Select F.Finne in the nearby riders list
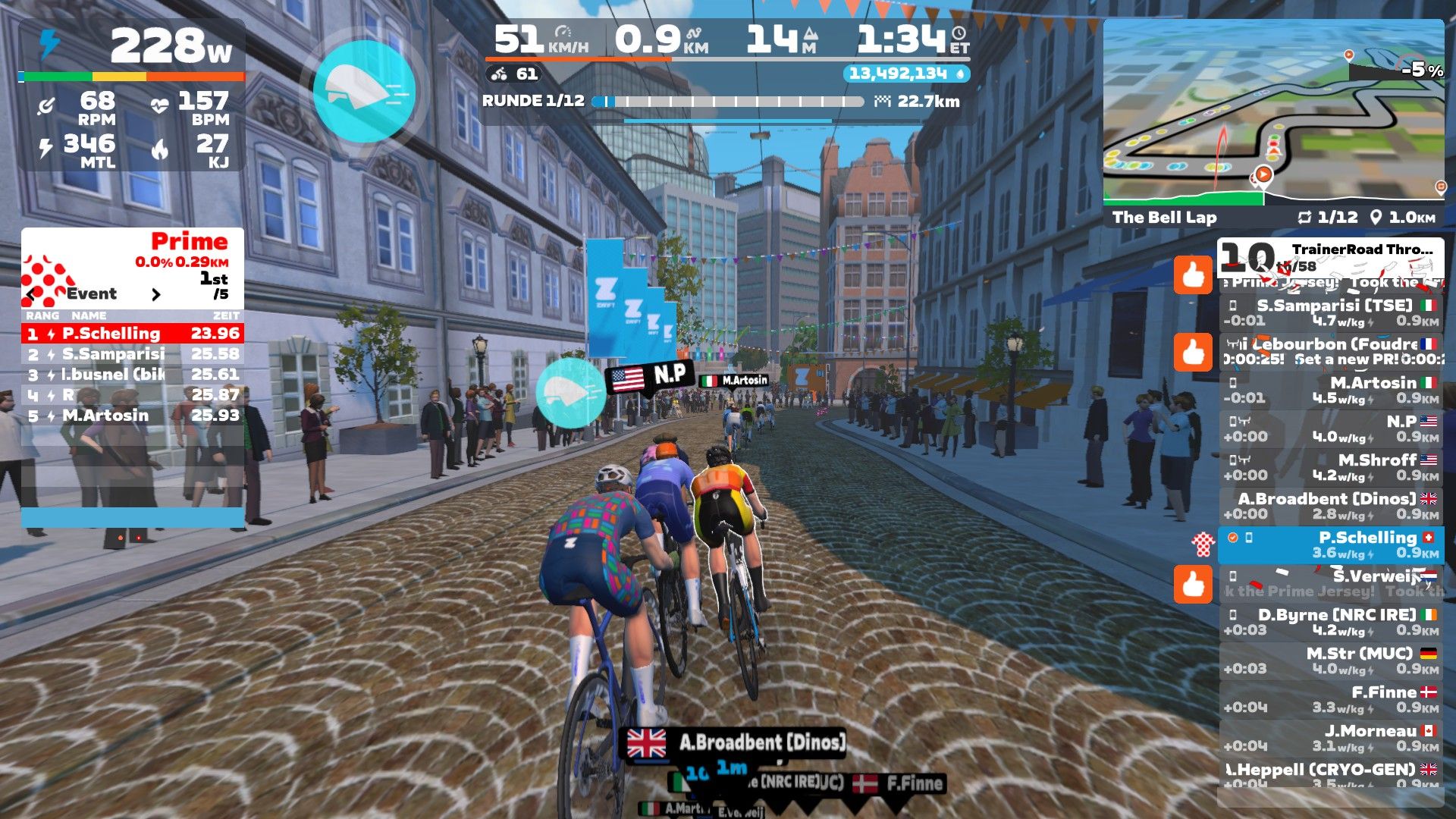1456x819 pixels. coord(1331,700)
